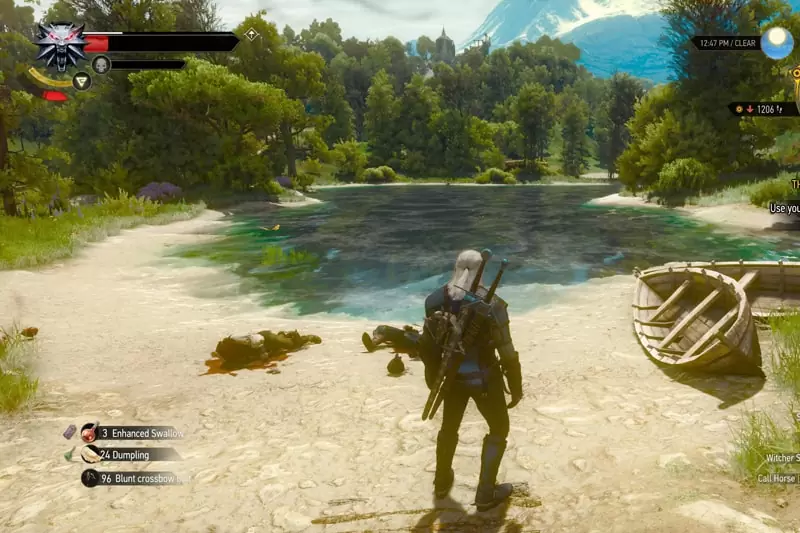Click the sun weather indicator icon

775,43
